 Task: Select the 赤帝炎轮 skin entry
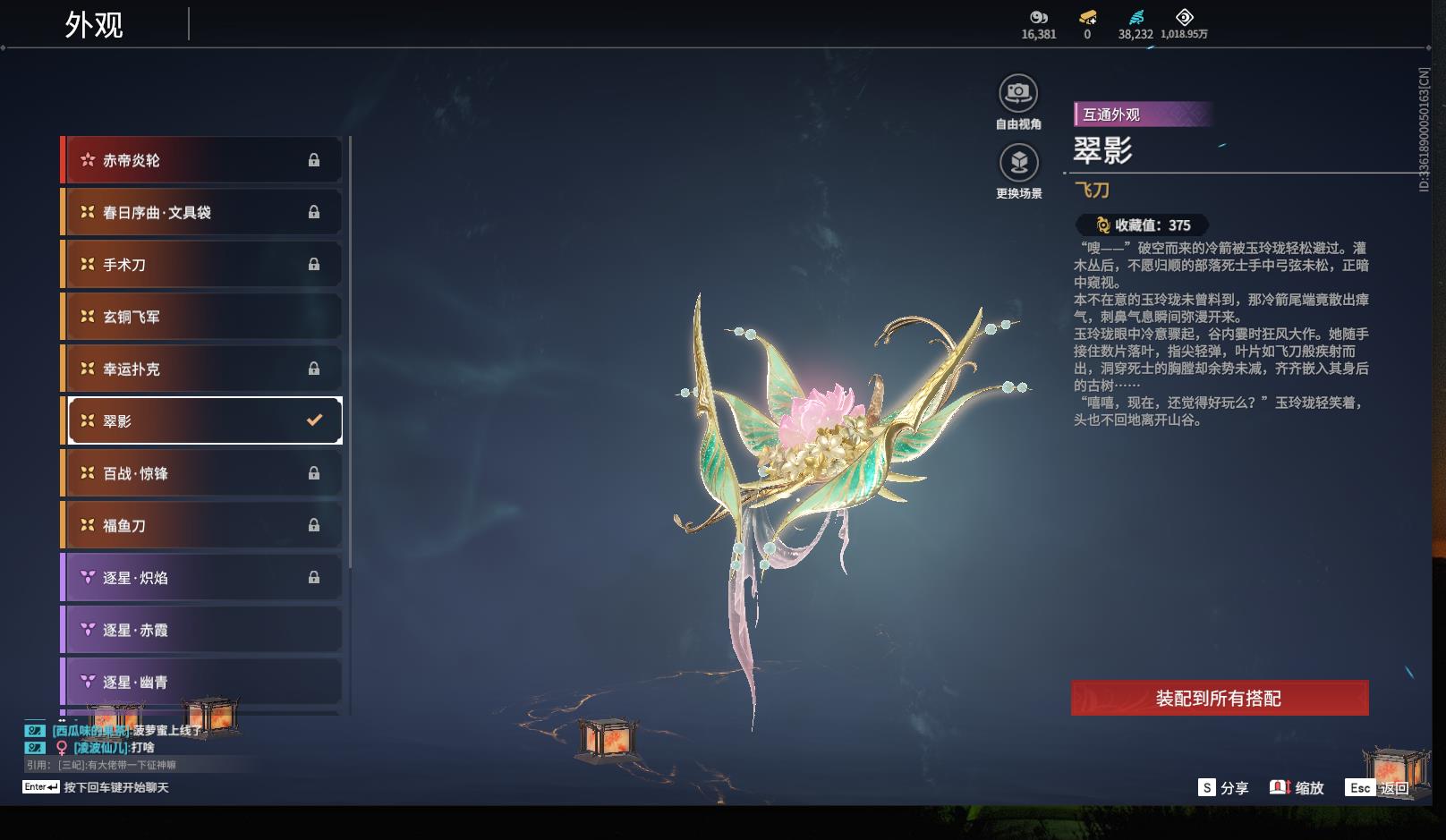pyautogui.click(x=202, y=160)
